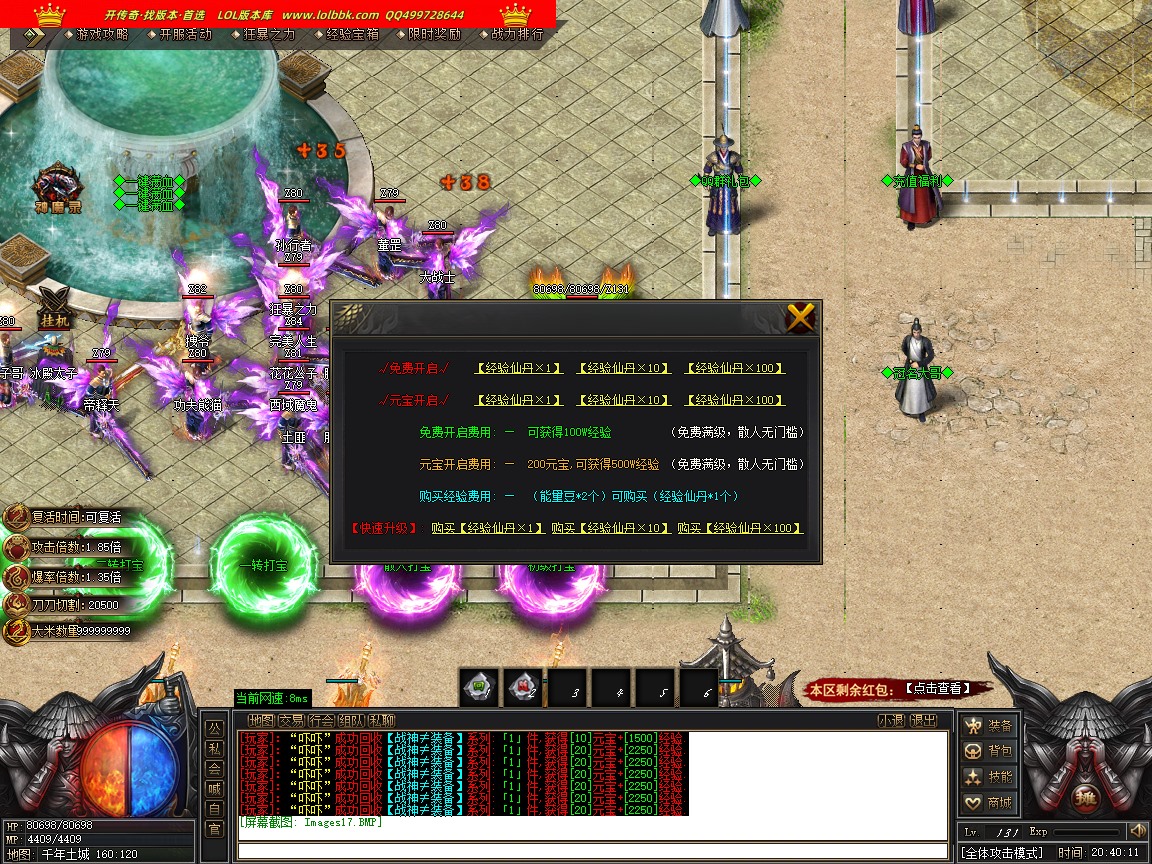Click the 退出 exit button
This screenshot has width=1152, height=864.
coord(923,720)
